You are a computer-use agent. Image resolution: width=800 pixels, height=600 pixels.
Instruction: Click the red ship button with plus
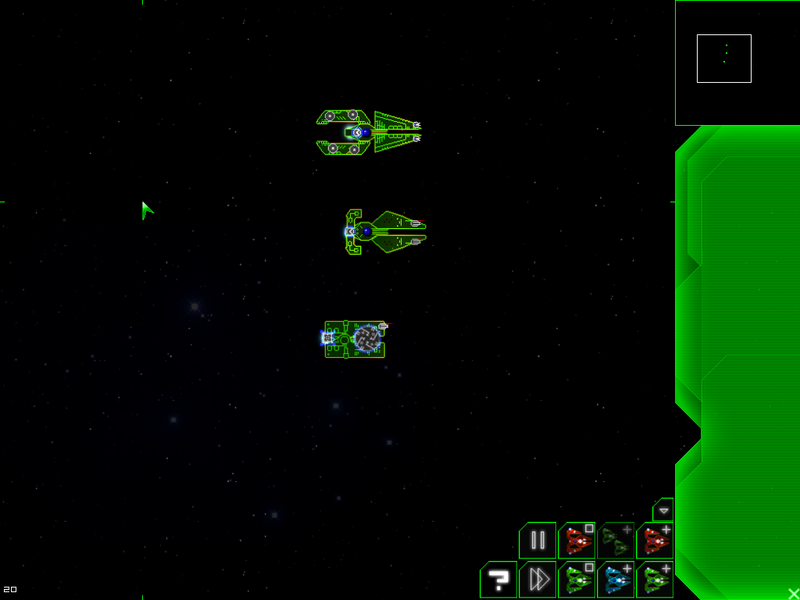(x=655, y=541)
